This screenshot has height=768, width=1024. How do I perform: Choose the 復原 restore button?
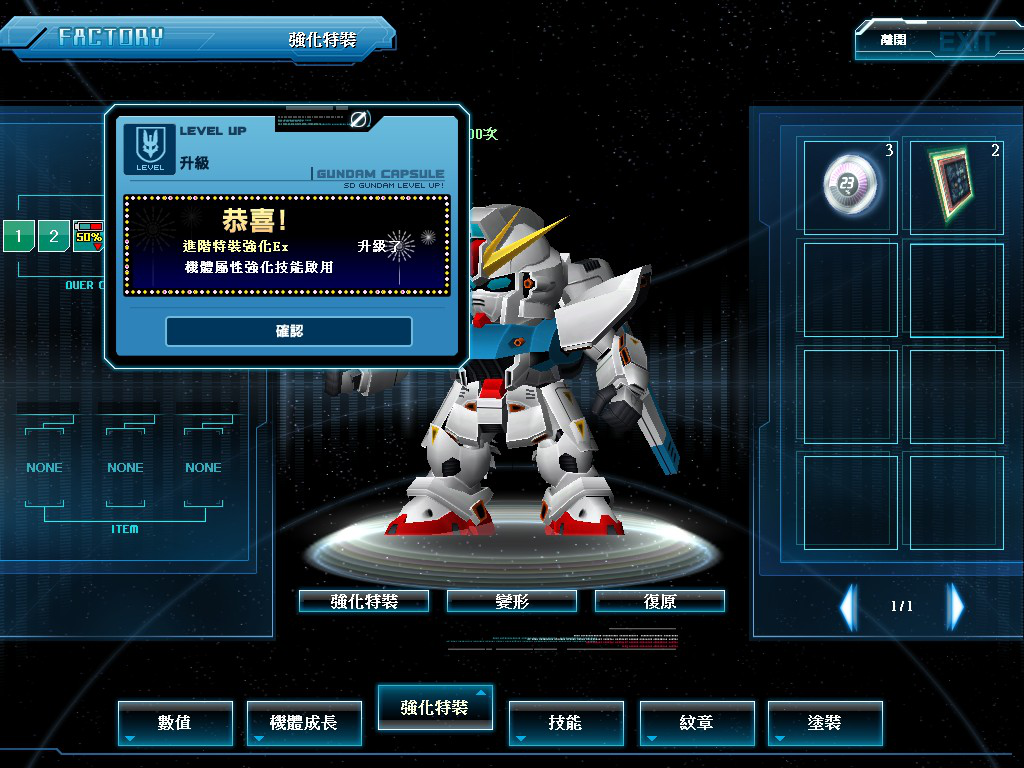point(659,601)
